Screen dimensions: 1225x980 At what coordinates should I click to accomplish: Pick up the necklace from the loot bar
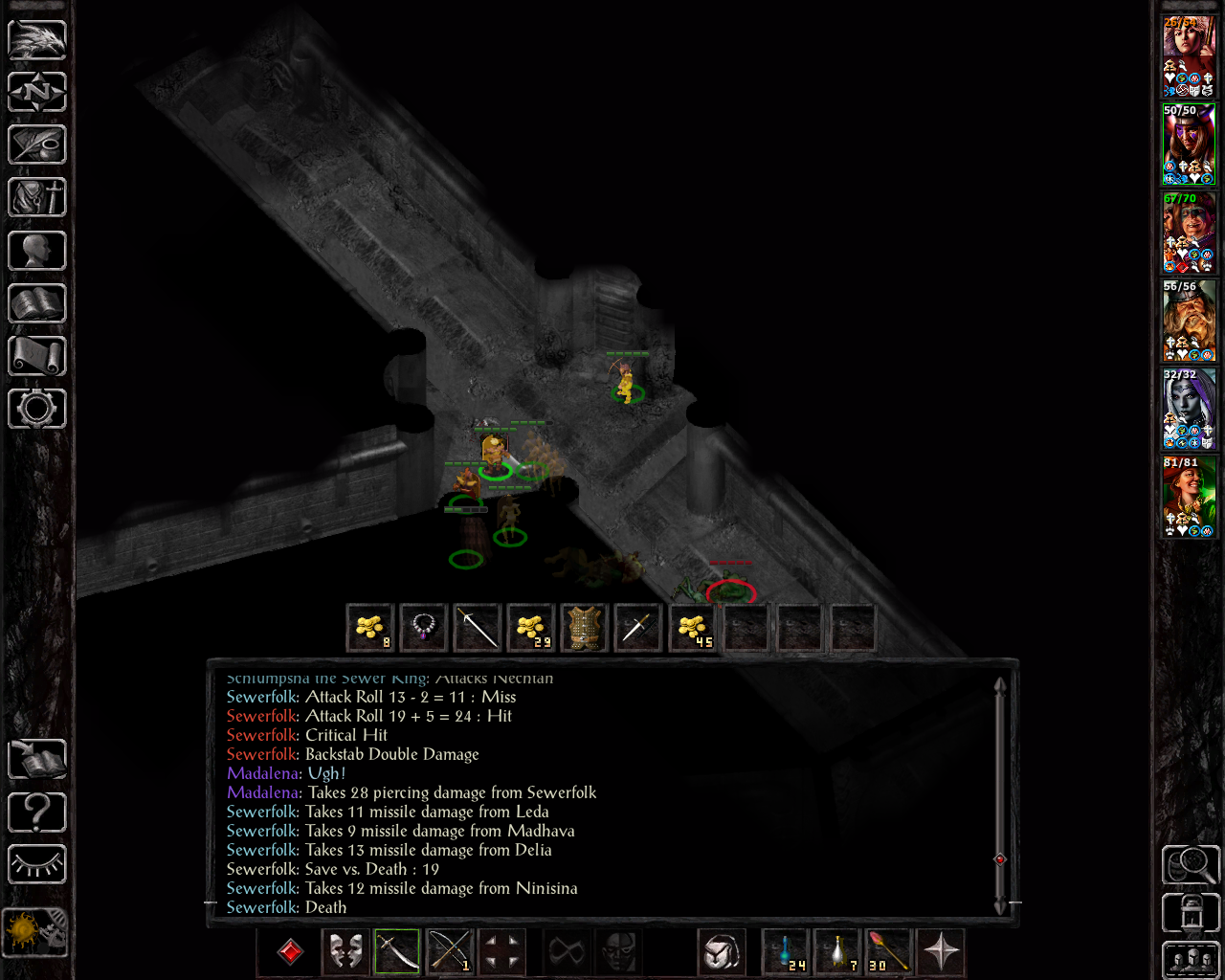coord(423,628)
